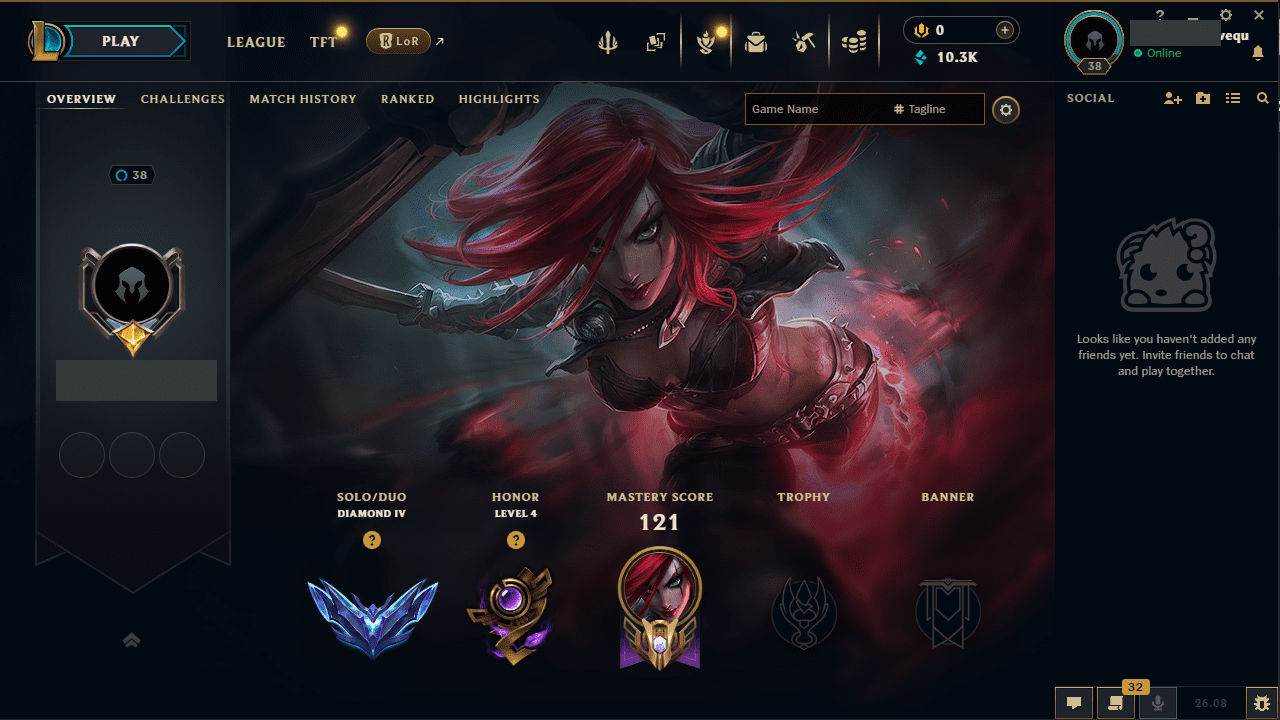Viewport: 1280px width, 720px height.
Task: Mute your microphone
Action: point(1157,702)
